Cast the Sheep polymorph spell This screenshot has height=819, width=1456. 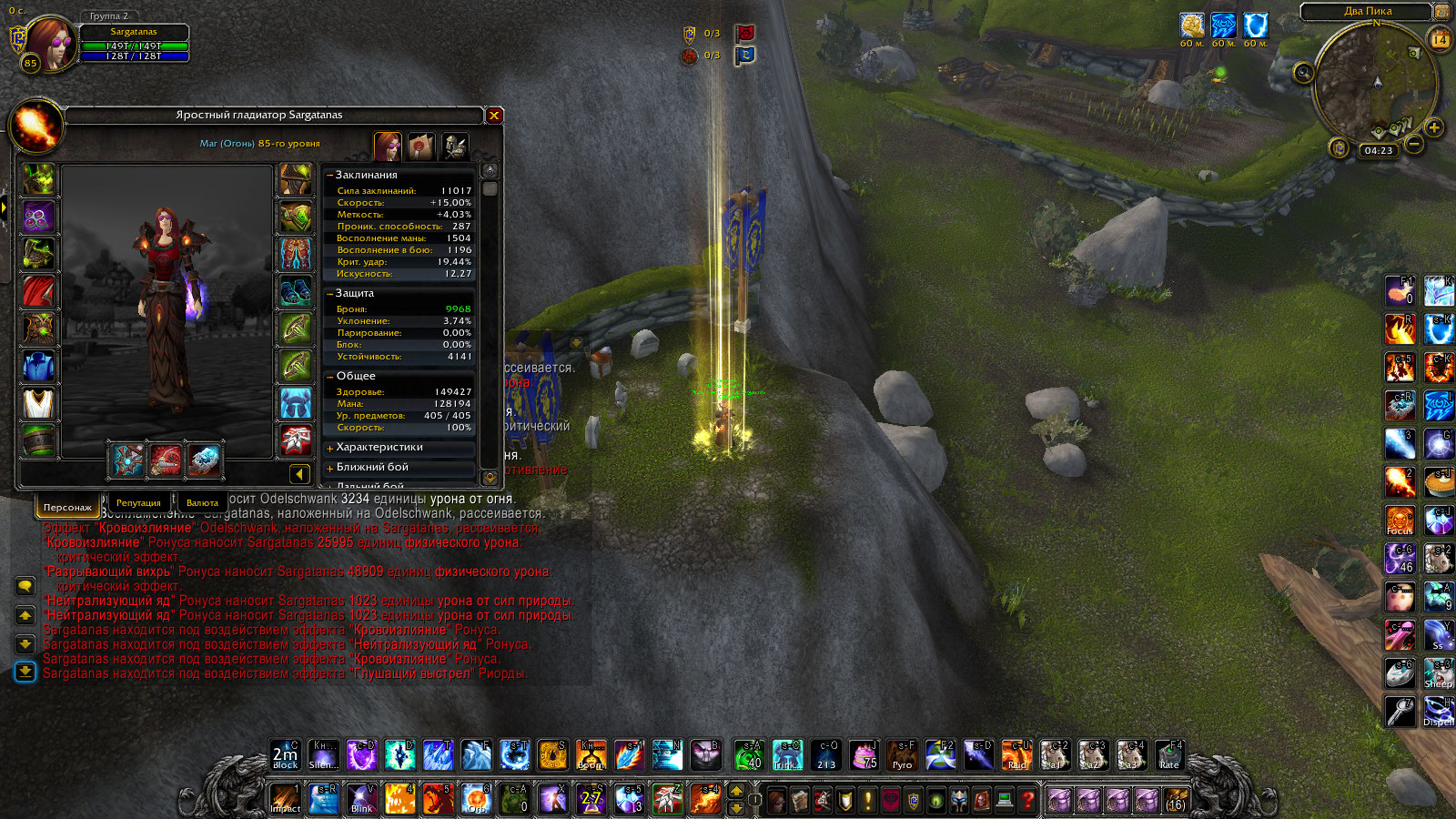1438,672
